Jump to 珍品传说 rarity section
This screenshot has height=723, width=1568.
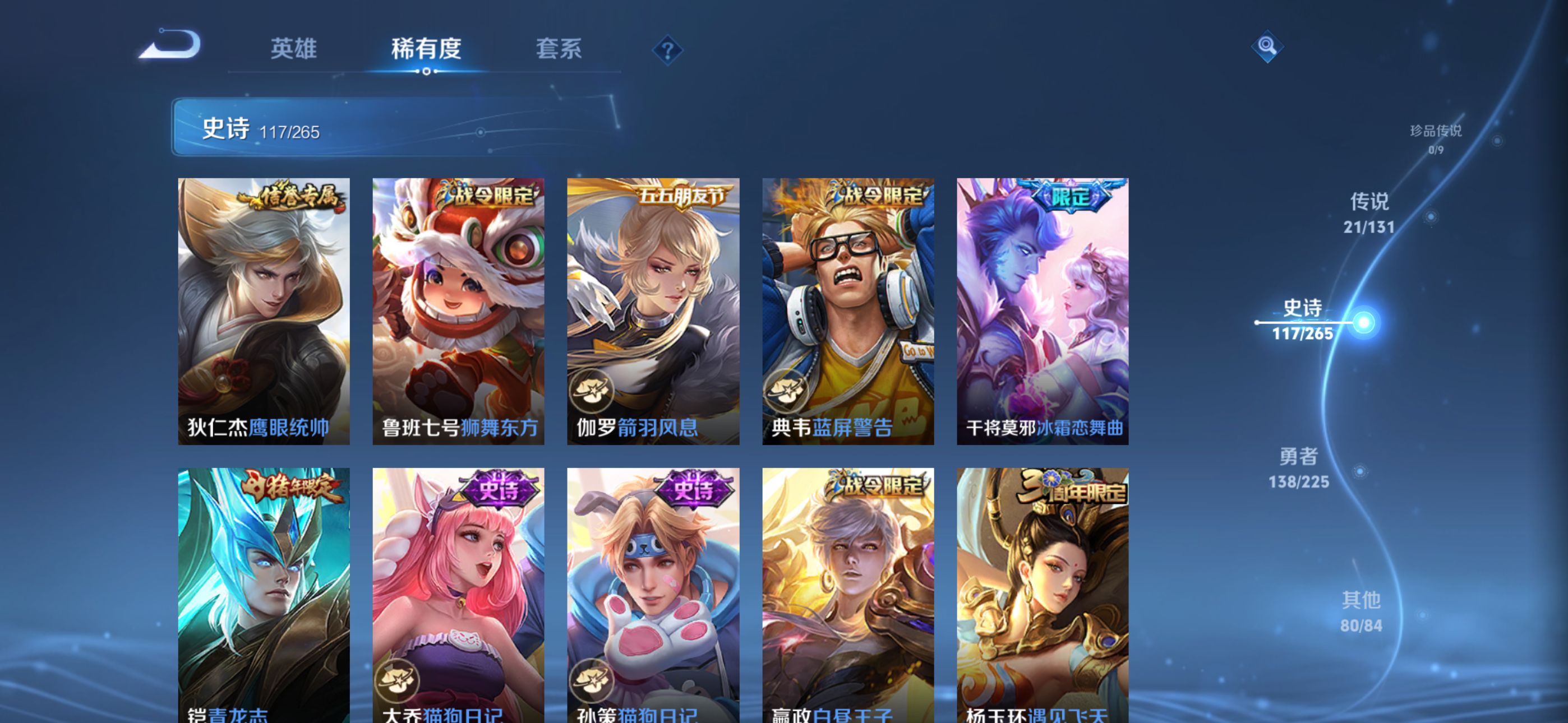(x=1435, y=138)
